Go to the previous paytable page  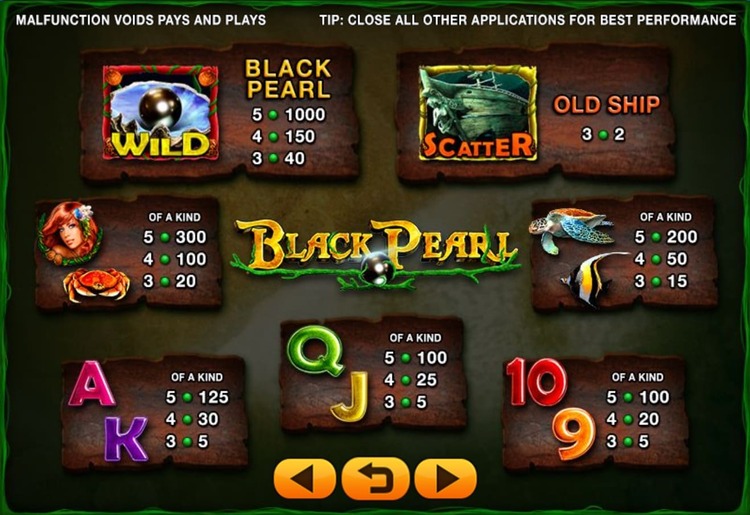(x=305, y=478)
